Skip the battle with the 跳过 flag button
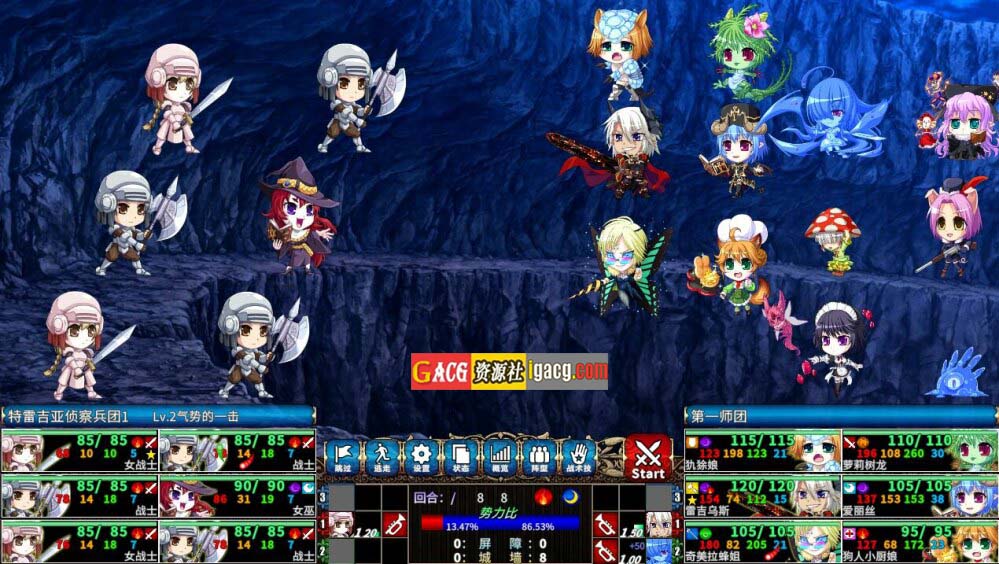Viewport: 999px width, 564px height. 342,458
